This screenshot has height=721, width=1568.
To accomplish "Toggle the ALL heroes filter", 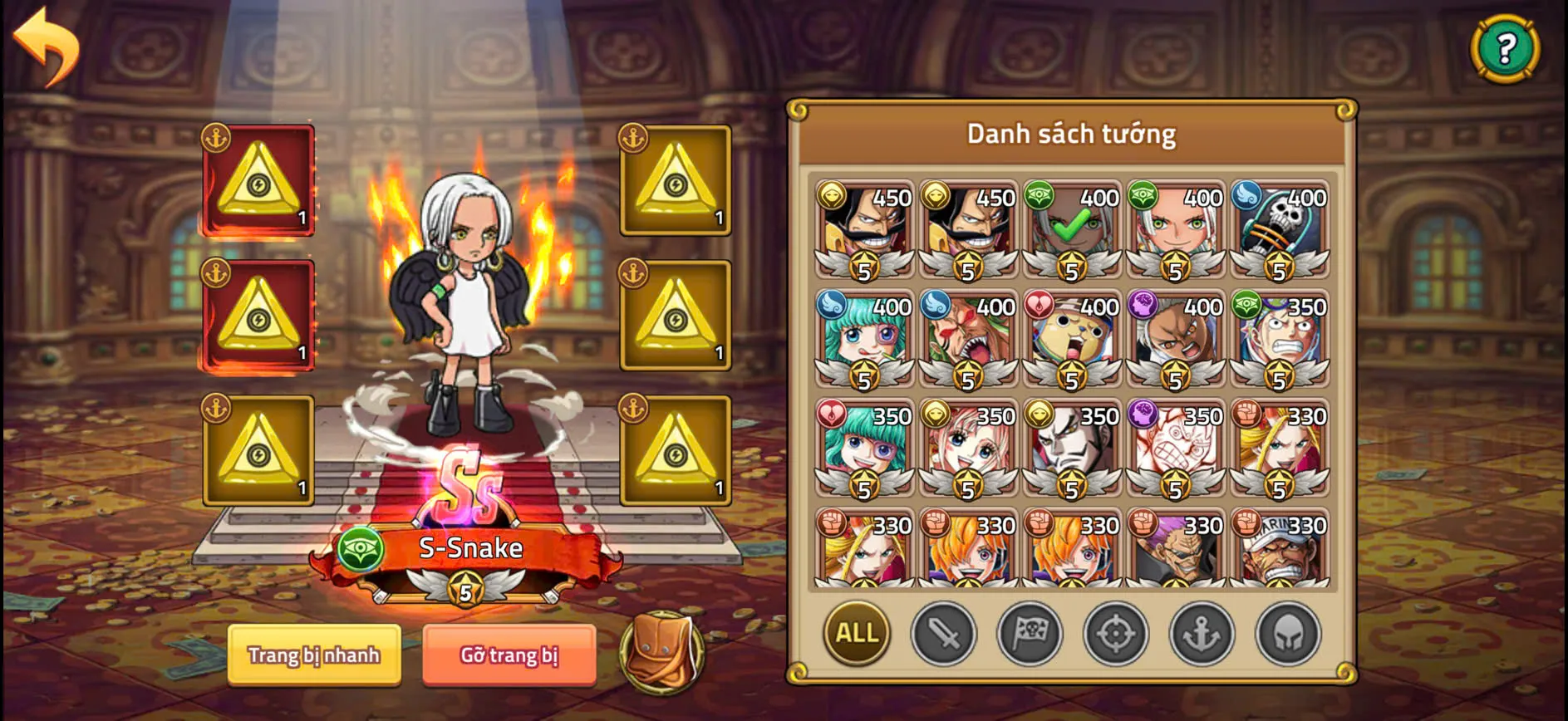I will click(856, 634).
